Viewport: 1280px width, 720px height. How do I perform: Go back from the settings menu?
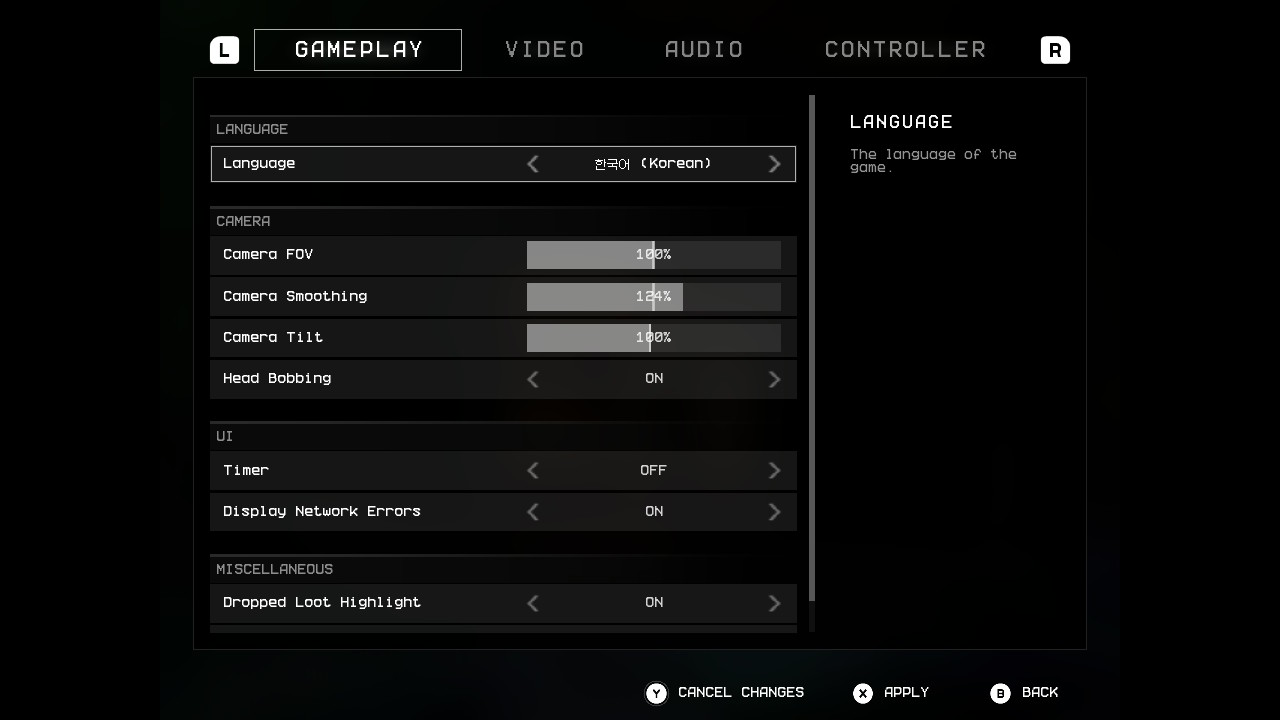[1025, 693]
